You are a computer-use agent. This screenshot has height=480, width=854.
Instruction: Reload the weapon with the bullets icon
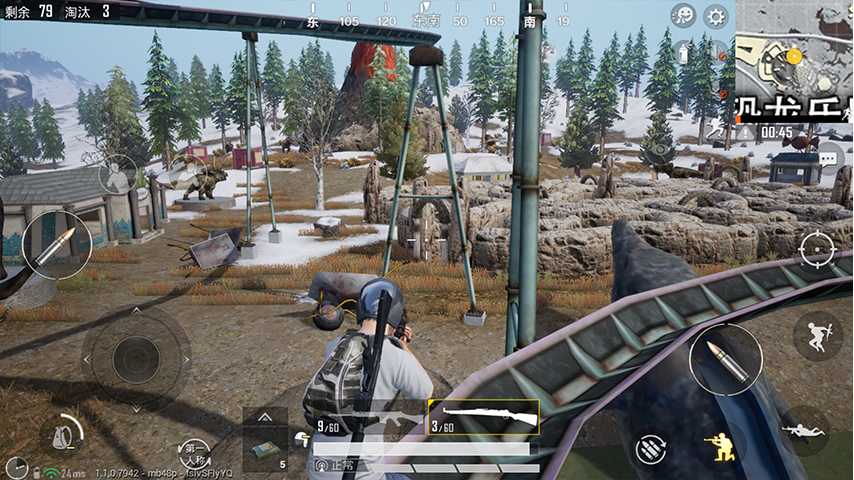(x=650, y=445)
